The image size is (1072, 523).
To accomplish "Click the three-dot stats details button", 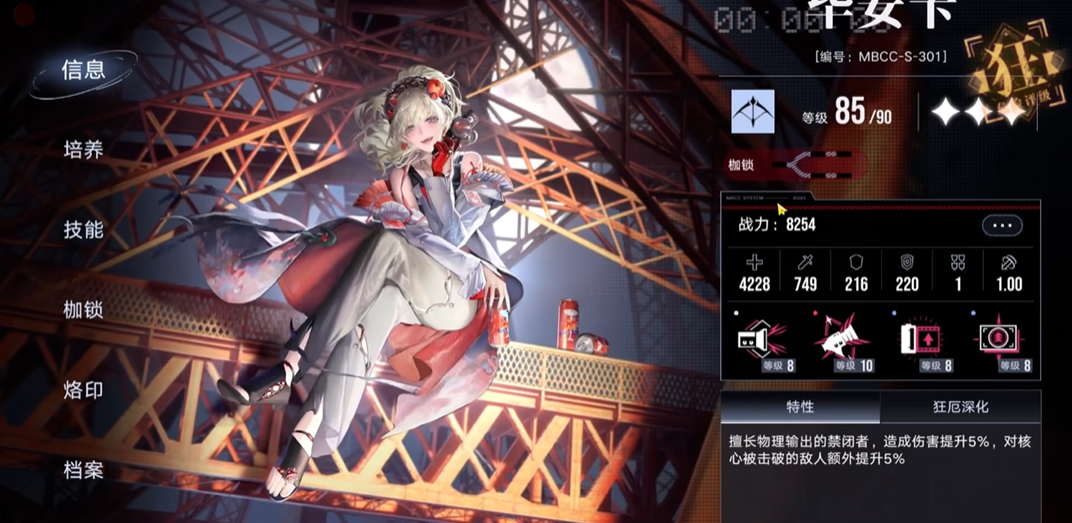I will click(x=1002, y=226).
